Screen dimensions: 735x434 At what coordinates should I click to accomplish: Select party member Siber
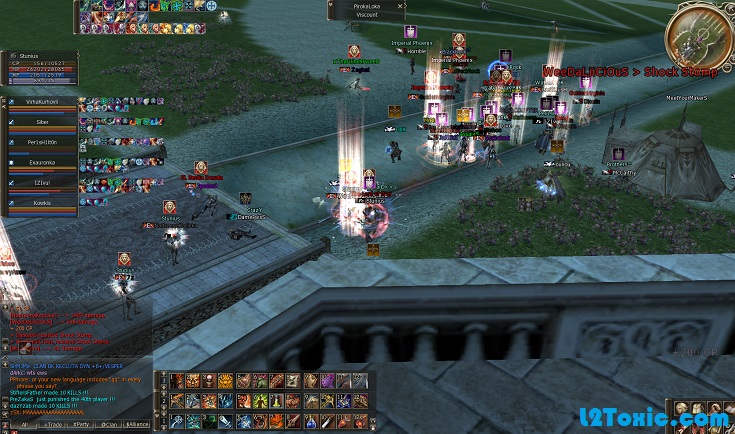pyautogui.click(x=41, y=122)
